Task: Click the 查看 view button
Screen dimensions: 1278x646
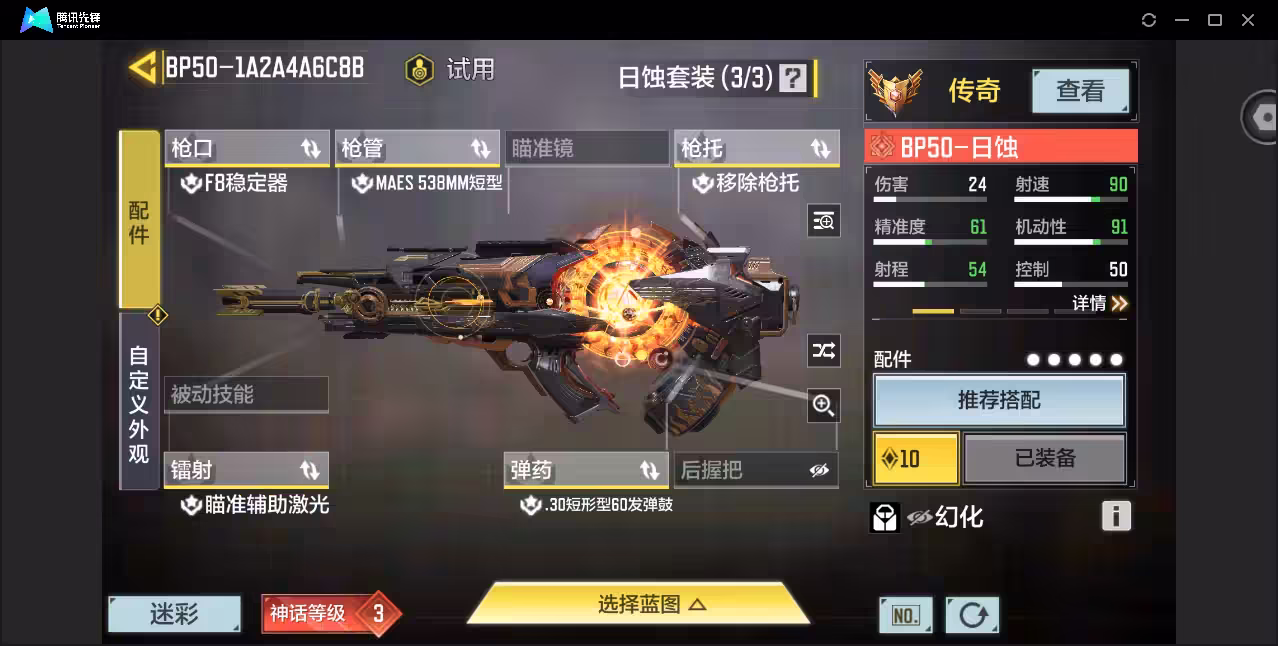Action: (1080, 91)
